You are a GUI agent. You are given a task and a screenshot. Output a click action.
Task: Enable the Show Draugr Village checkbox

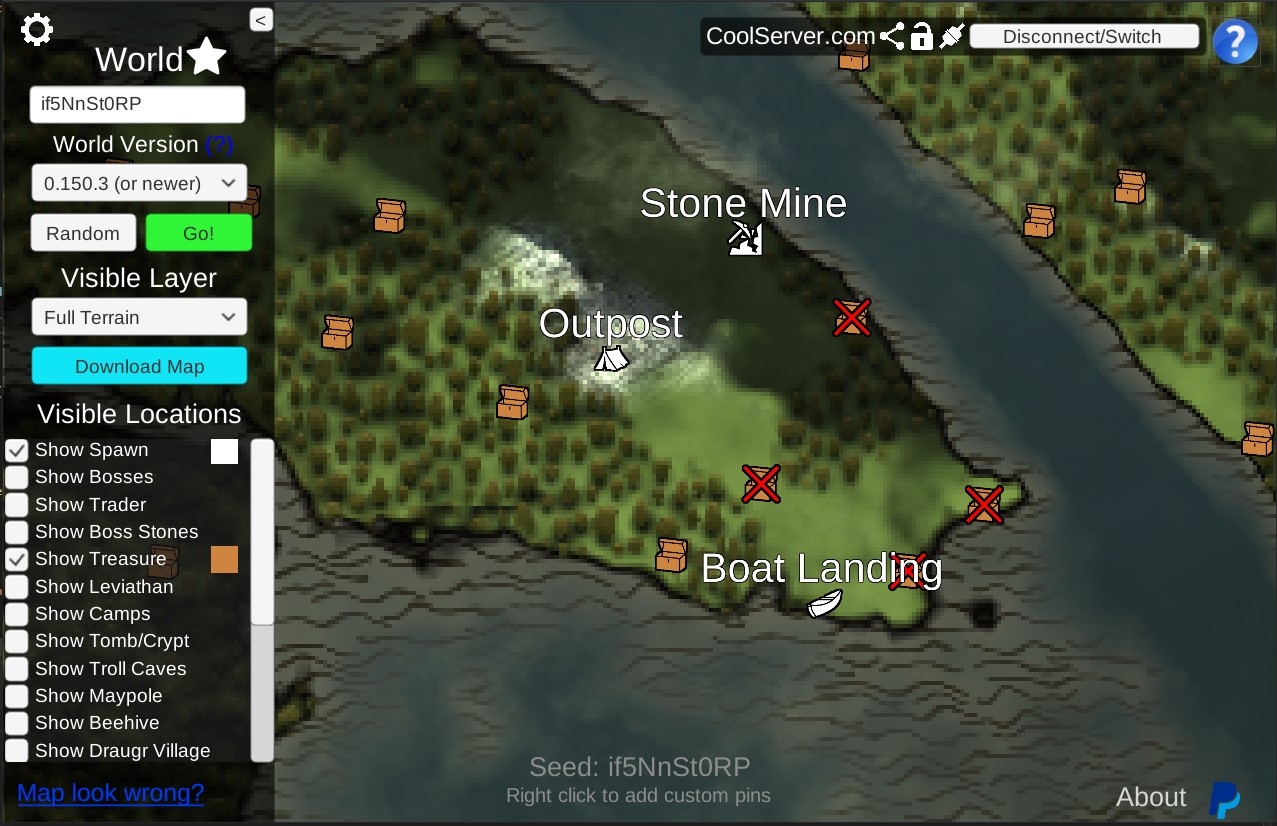coord(17,751)
